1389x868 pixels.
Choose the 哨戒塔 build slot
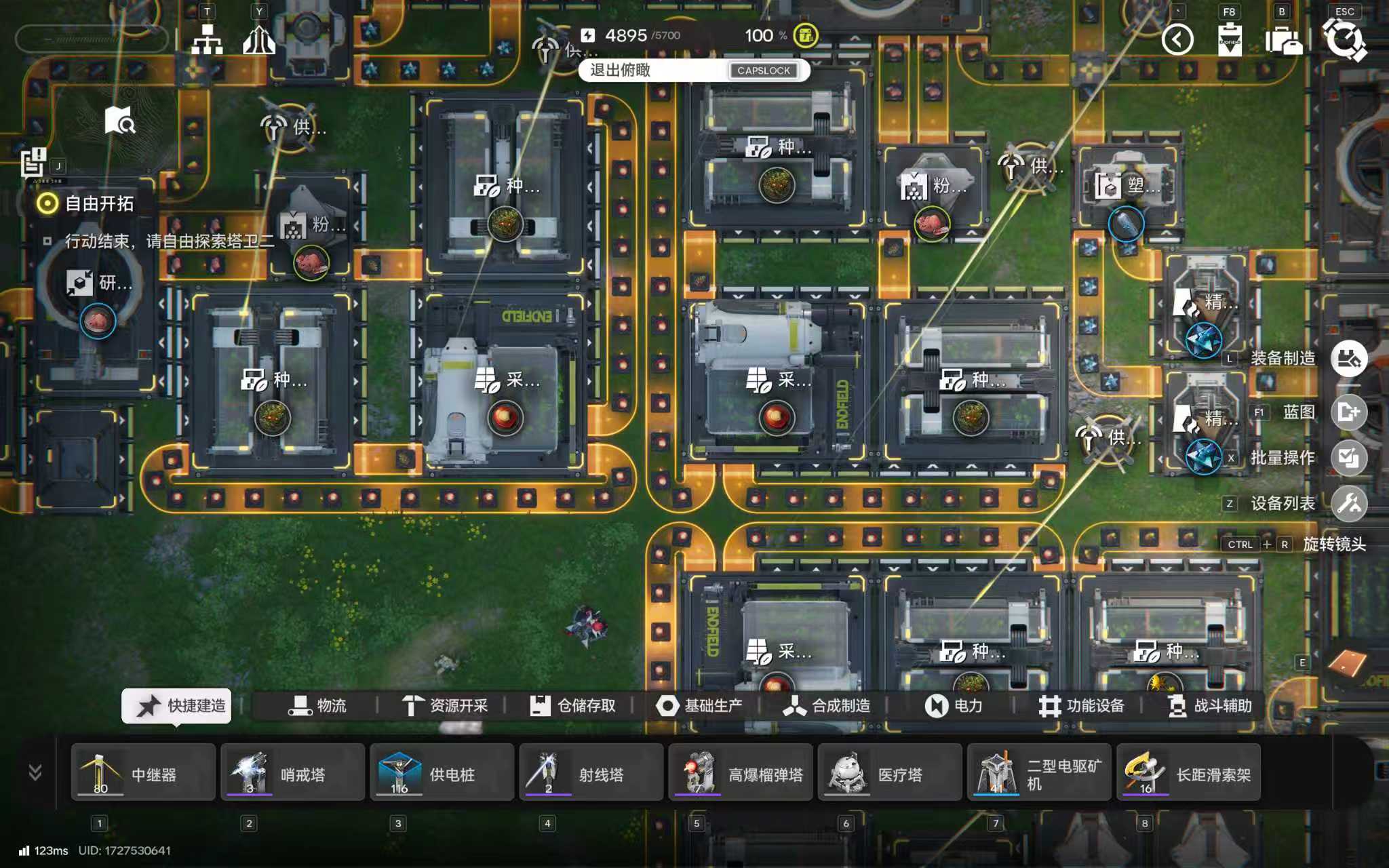point(292,772)
